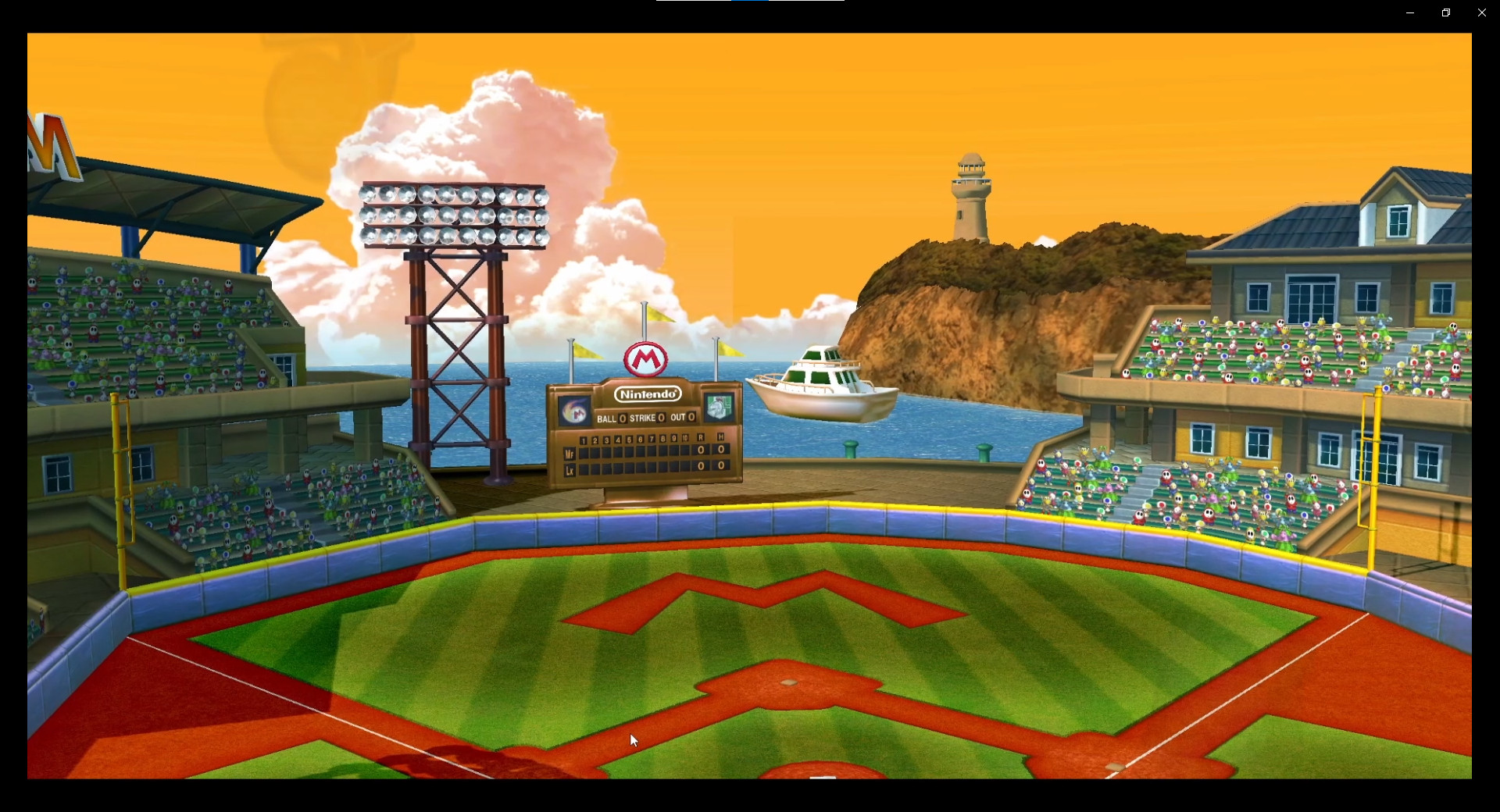Expand the "H" hits column for team LK
Viewport: 1500px width, 812px height.
[x=721, y=467]
